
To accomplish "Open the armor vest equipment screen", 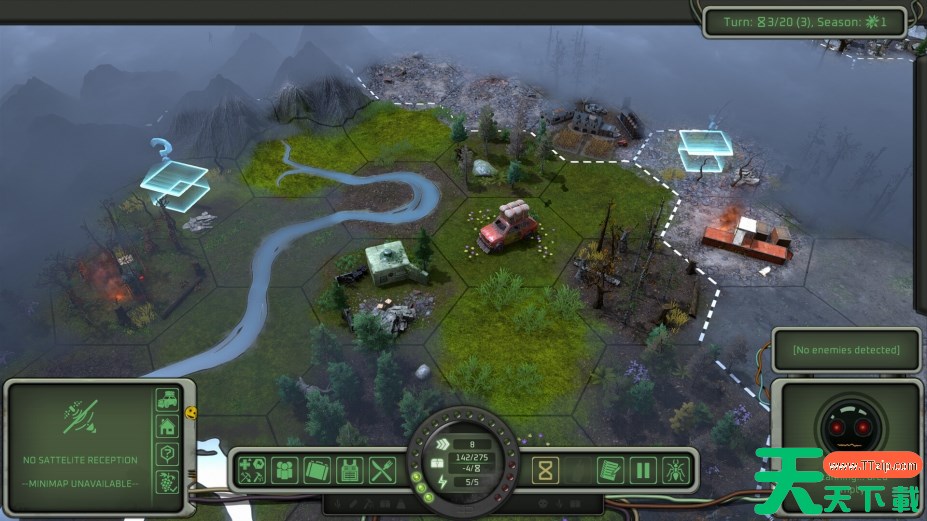I will [x=350, y=469].
